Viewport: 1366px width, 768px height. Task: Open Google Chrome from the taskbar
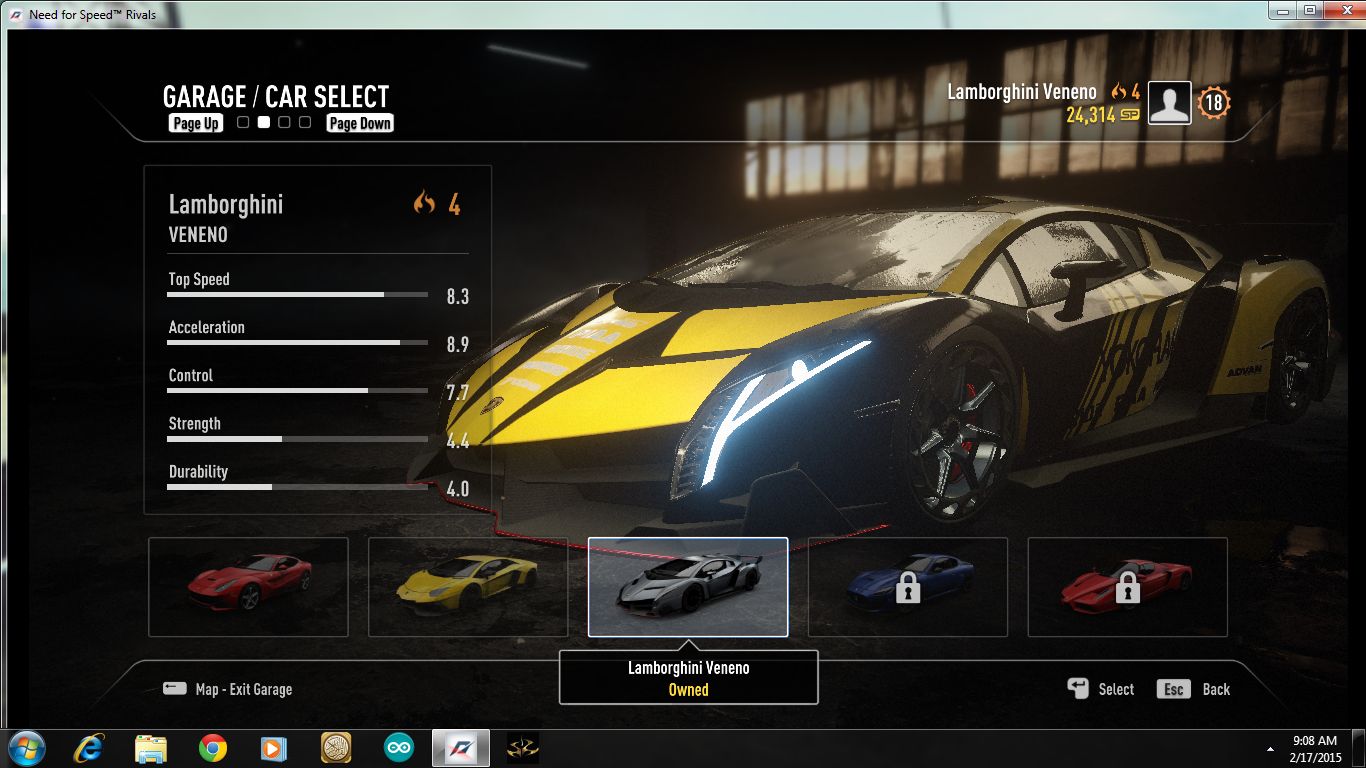(212, 748)
